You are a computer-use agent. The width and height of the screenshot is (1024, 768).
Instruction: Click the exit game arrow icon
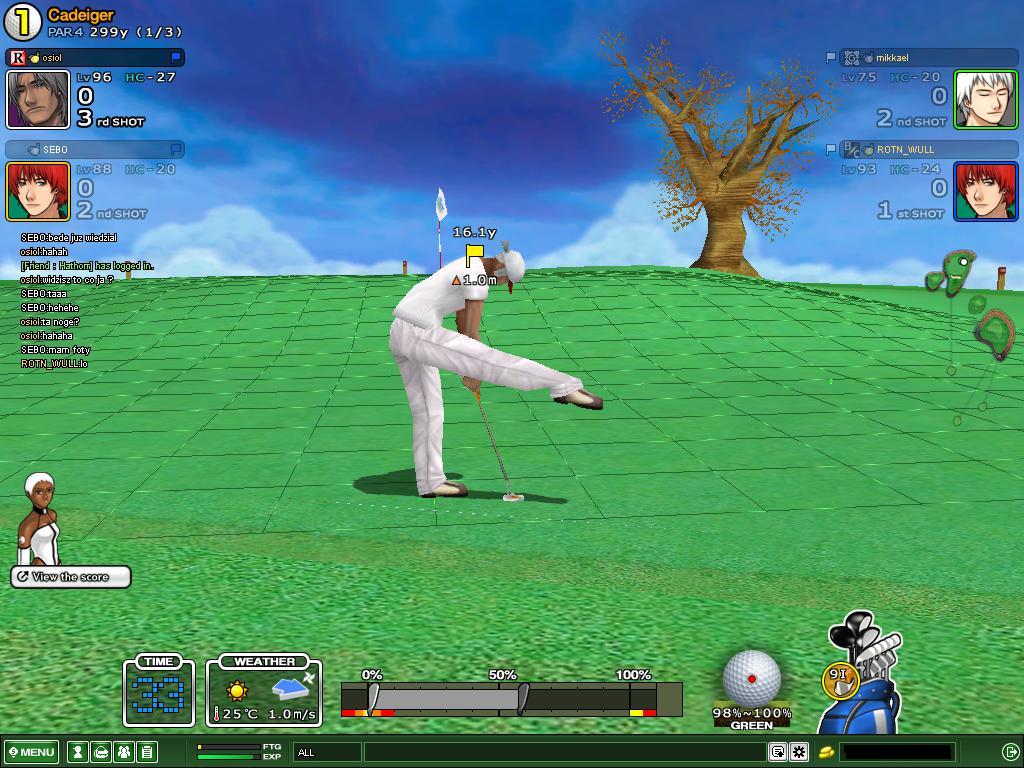(x=1010, y=752)
